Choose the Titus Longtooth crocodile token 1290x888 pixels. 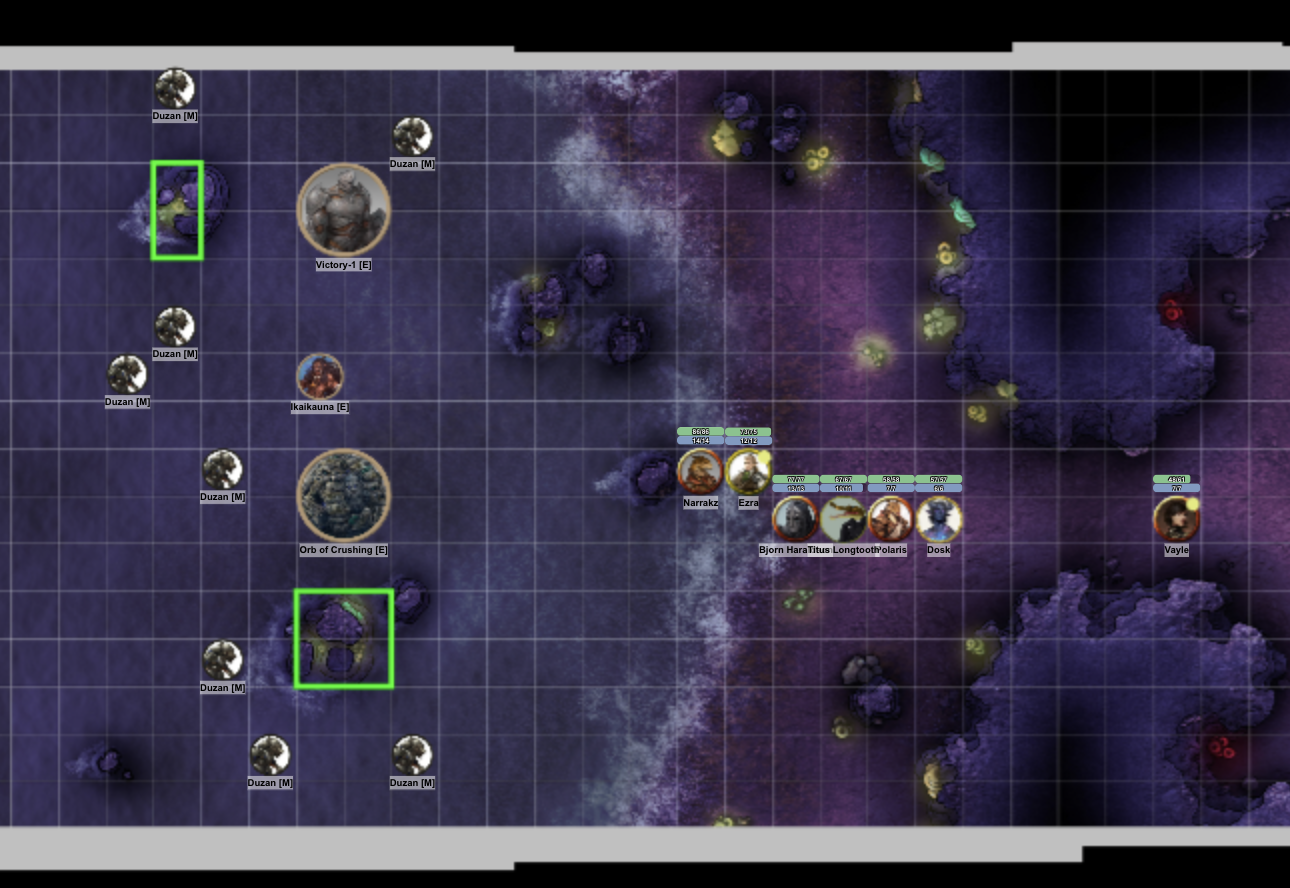pos(843,519)
